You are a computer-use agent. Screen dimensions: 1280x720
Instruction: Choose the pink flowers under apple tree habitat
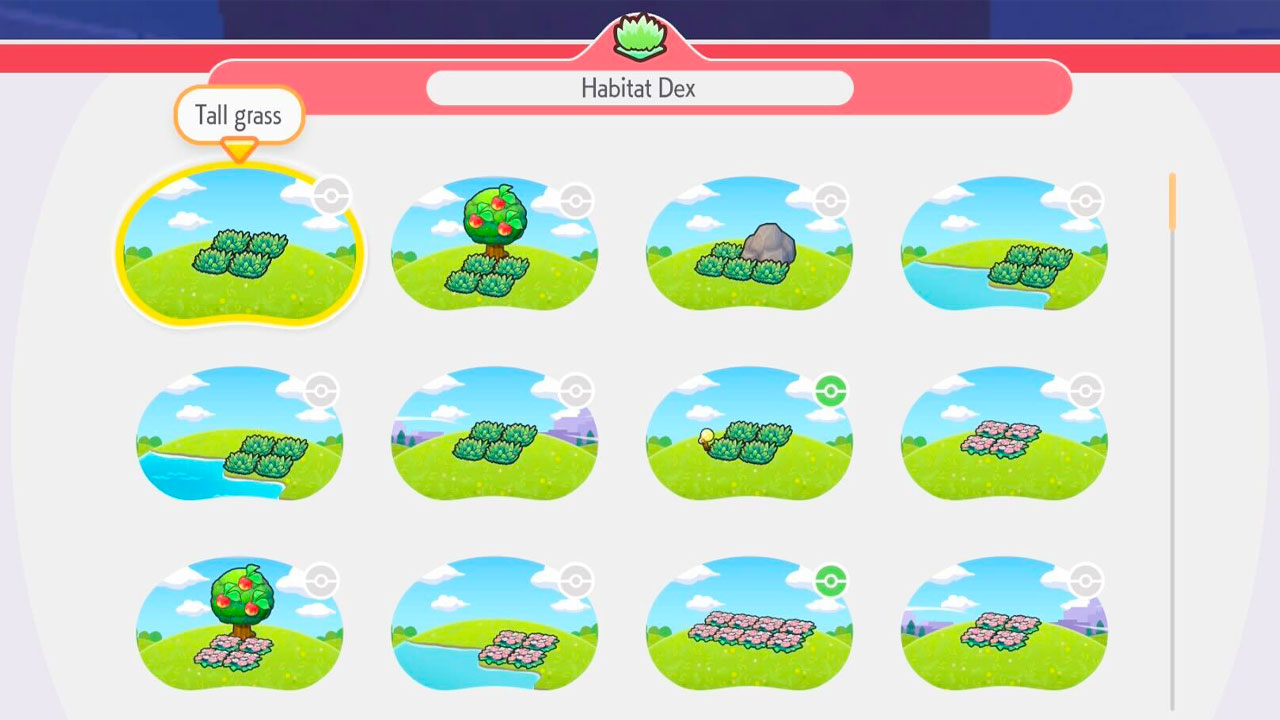[239, 625]
